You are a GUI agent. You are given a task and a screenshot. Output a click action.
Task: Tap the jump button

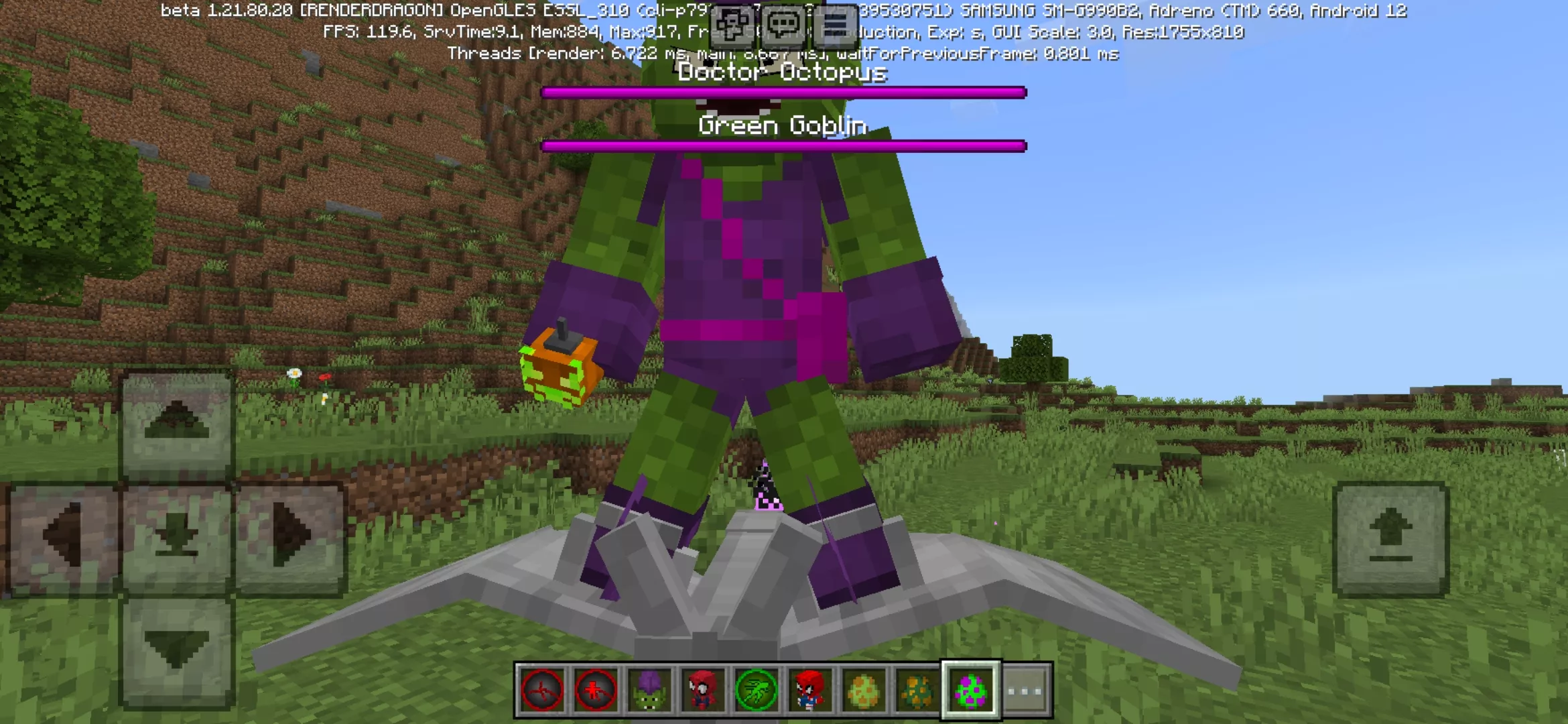tap(1390, 538)
